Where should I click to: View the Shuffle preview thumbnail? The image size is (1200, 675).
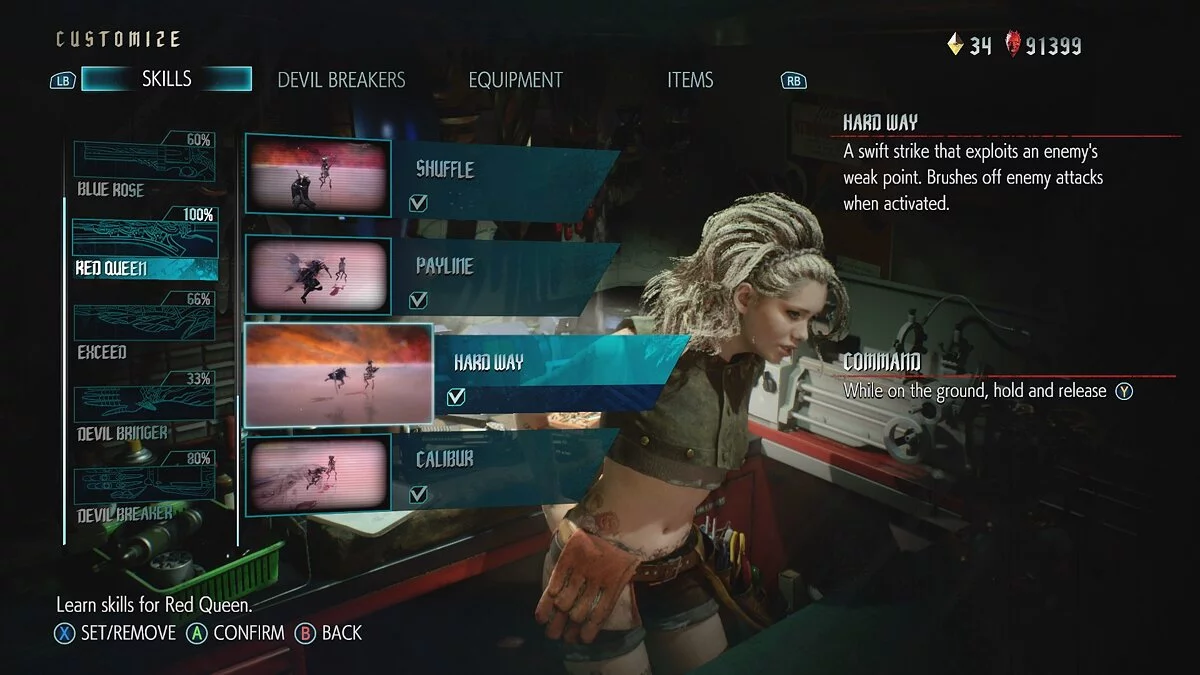pyautogui.click(x=318, y=177)
